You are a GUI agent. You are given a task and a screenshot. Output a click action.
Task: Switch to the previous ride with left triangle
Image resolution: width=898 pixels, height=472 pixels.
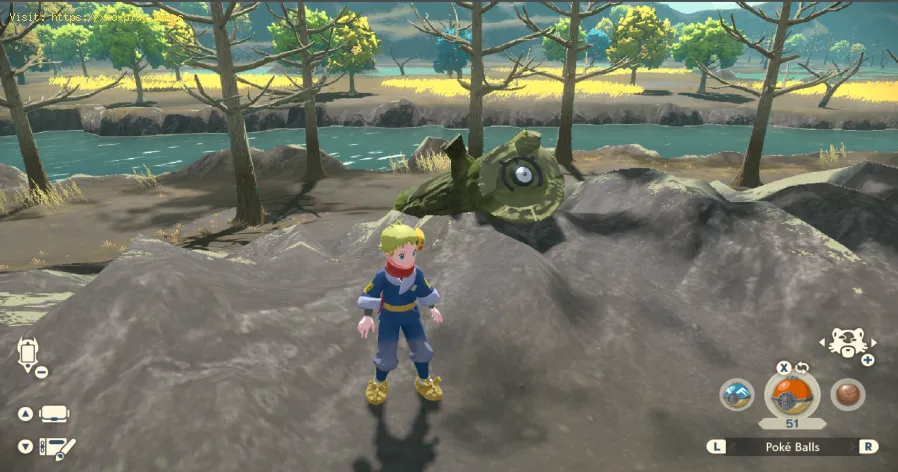pos(824,341)
